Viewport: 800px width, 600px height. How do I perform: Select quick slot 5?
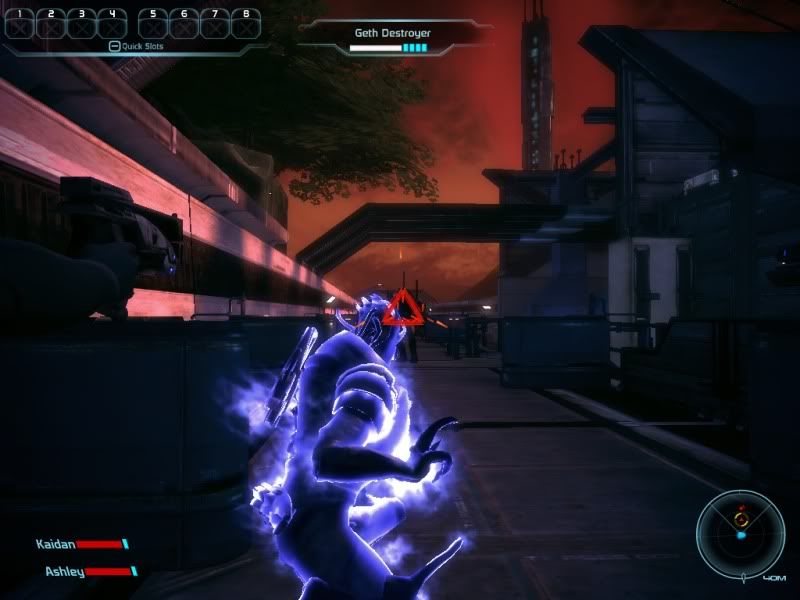pos(153,23)
